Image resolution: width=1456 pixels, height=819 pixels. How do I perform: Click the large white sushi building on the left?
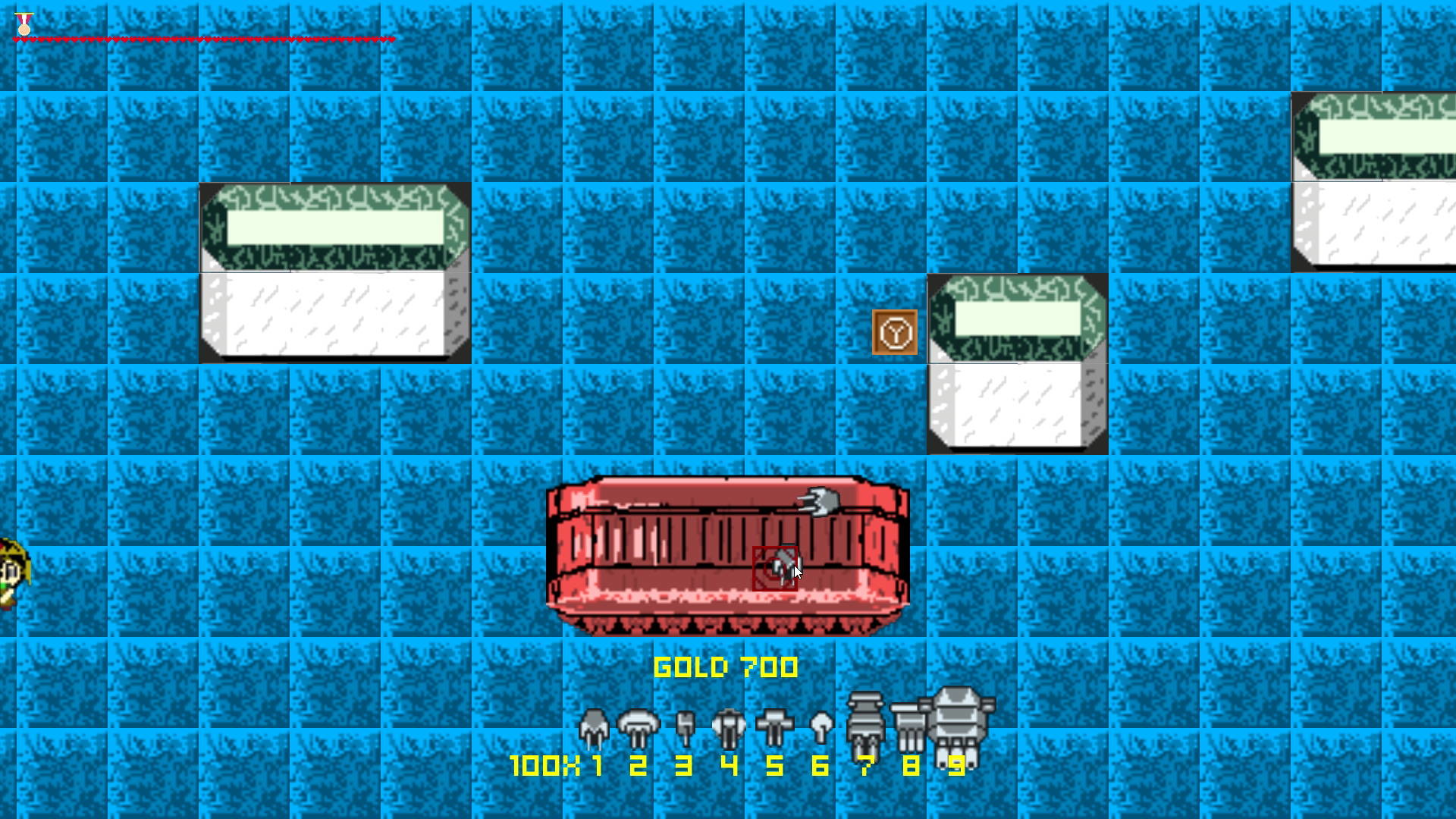click(x=334, y=273)
